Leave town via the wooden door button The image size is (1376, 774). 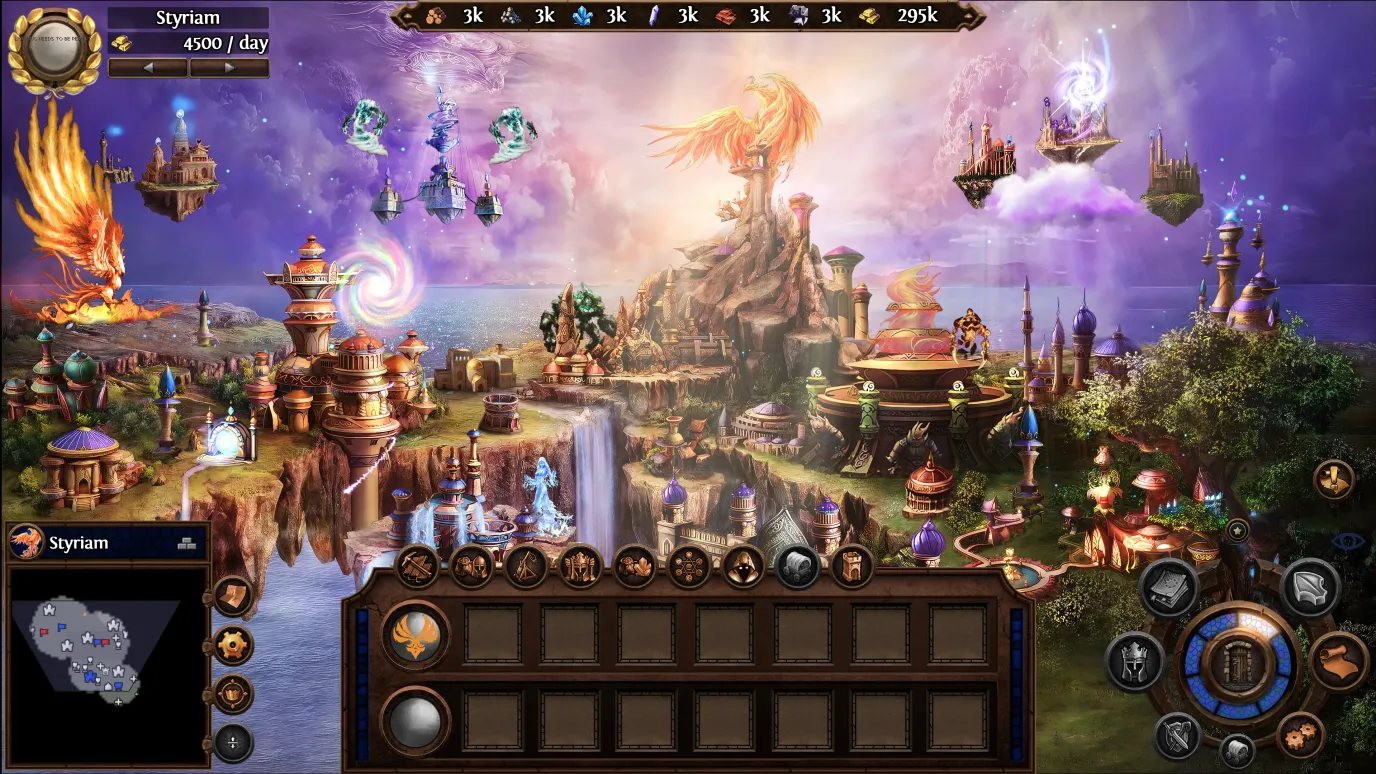1237,664
